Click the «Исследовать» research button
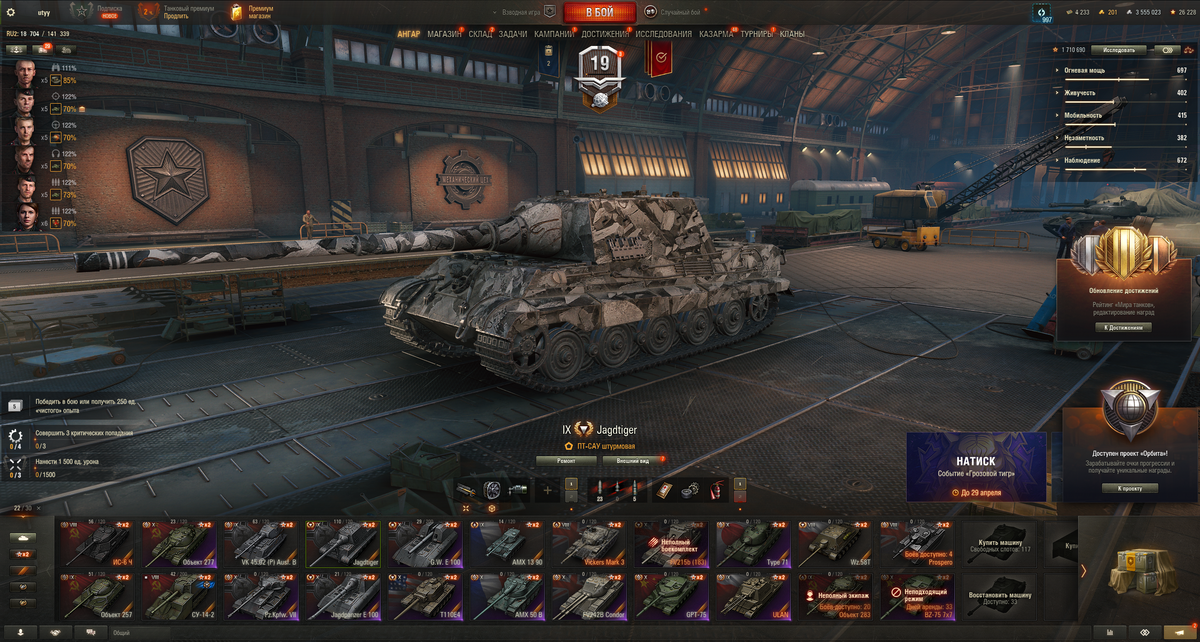 coord(1118,49)
